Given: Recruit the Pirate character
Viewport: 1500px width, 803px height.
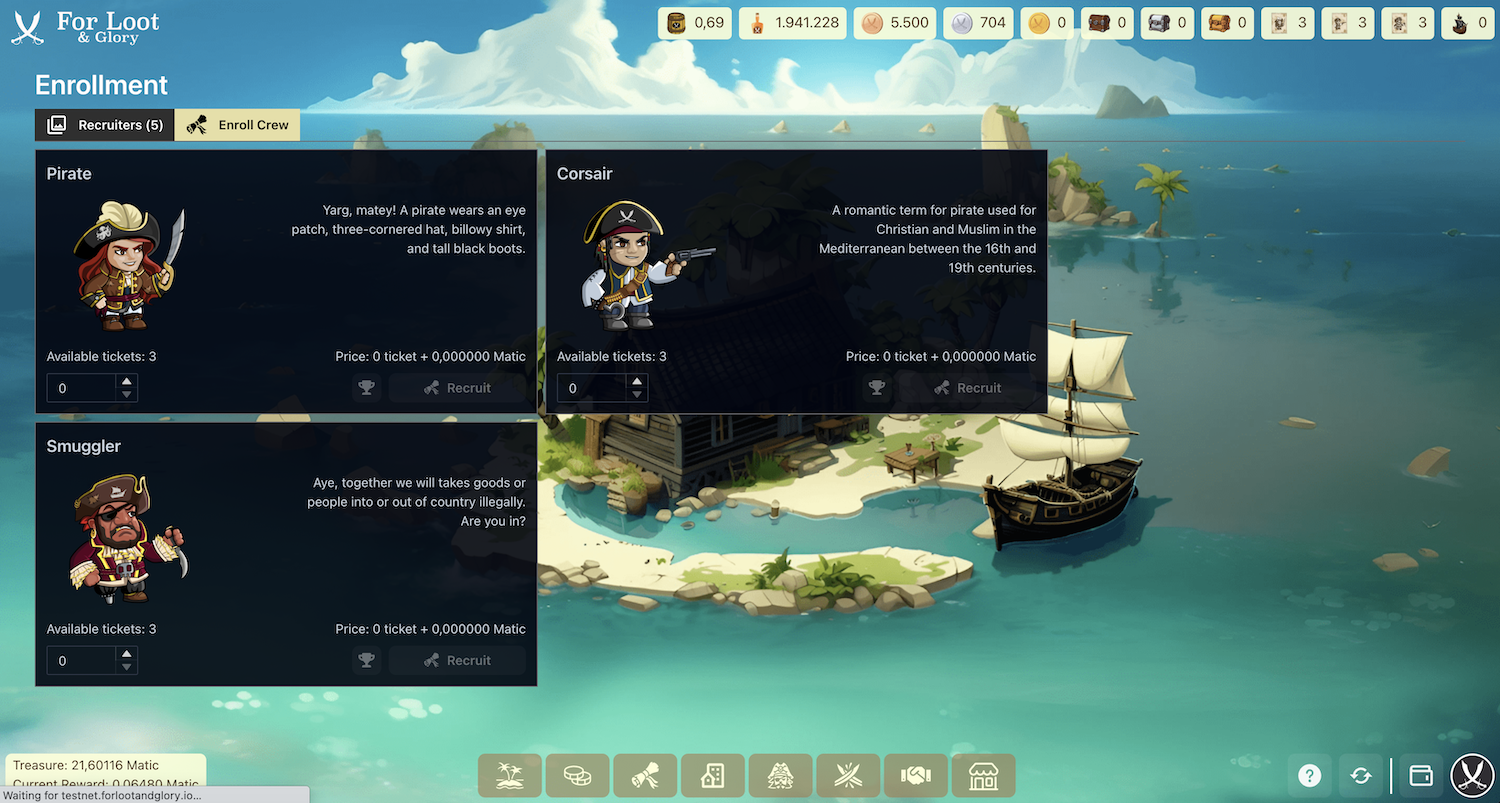Looking at the screenshot, I should (457, 388).
